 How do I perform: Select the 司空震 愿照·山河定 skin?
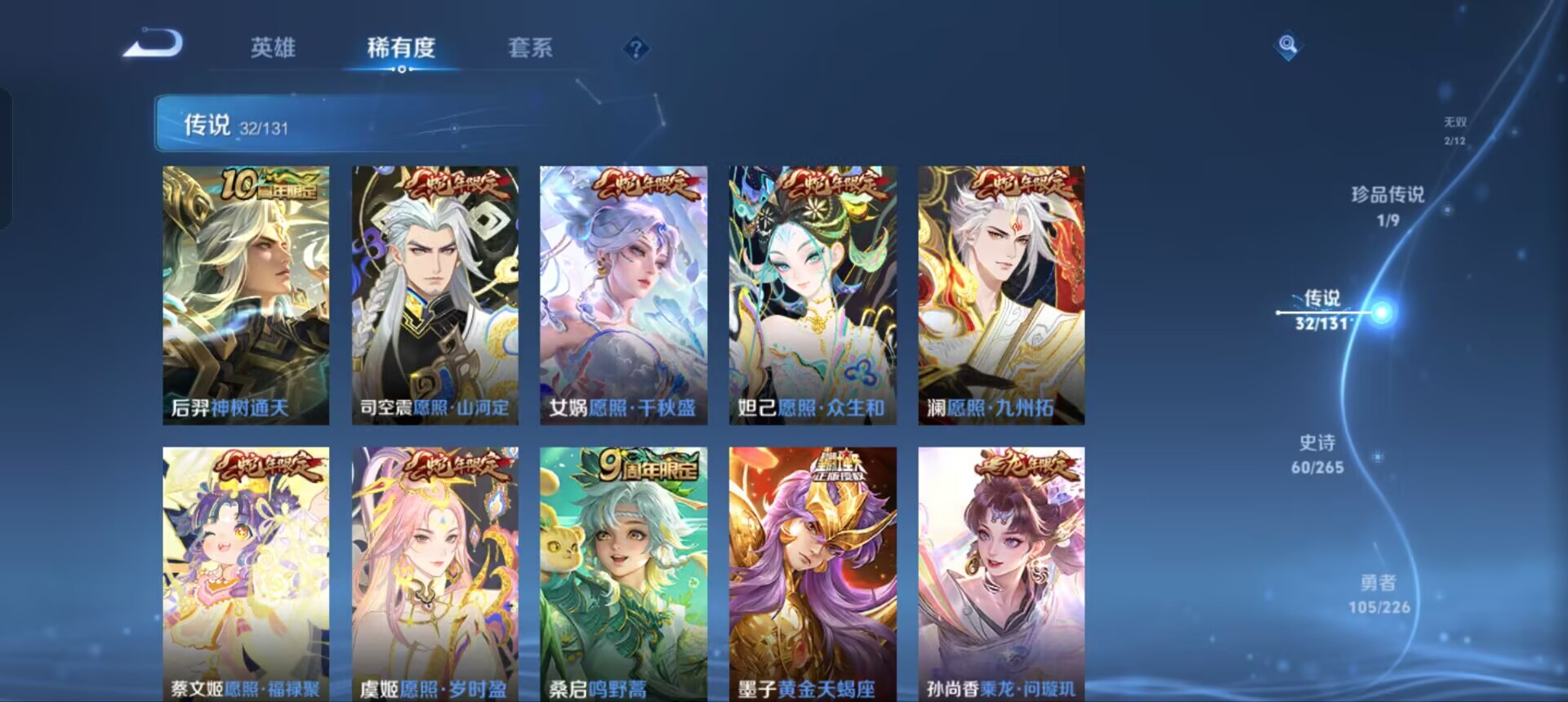[x=433, y=294]
